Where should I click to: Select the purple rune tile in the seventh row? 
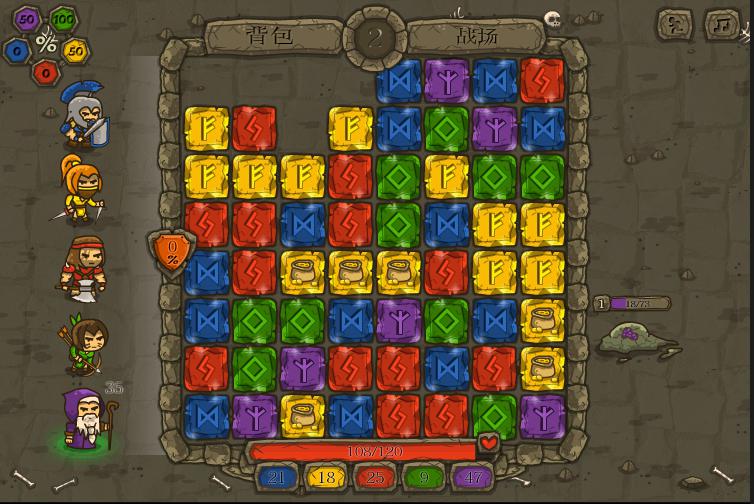click(302, 368)
